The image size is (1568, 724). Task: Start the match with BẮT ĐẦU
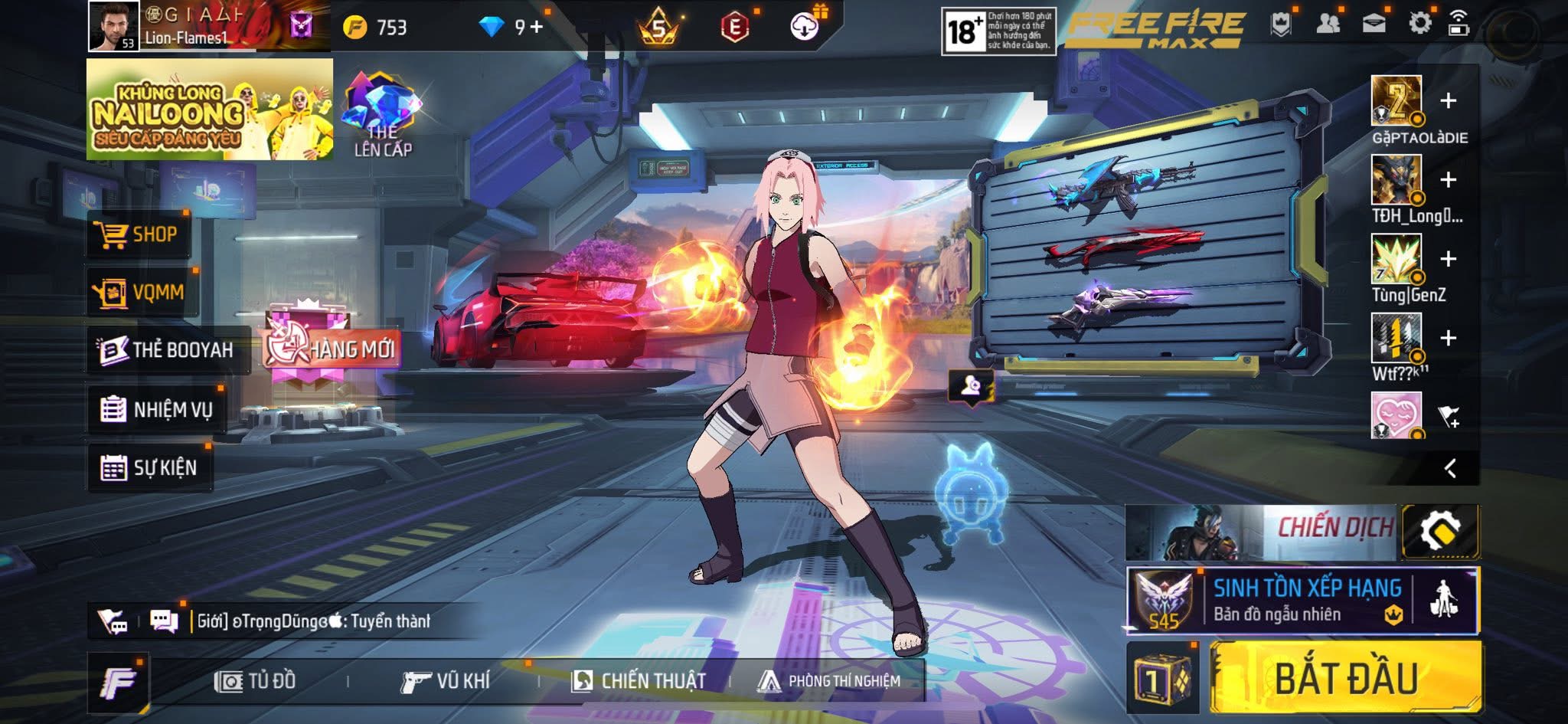click(x=1345, y=678)
